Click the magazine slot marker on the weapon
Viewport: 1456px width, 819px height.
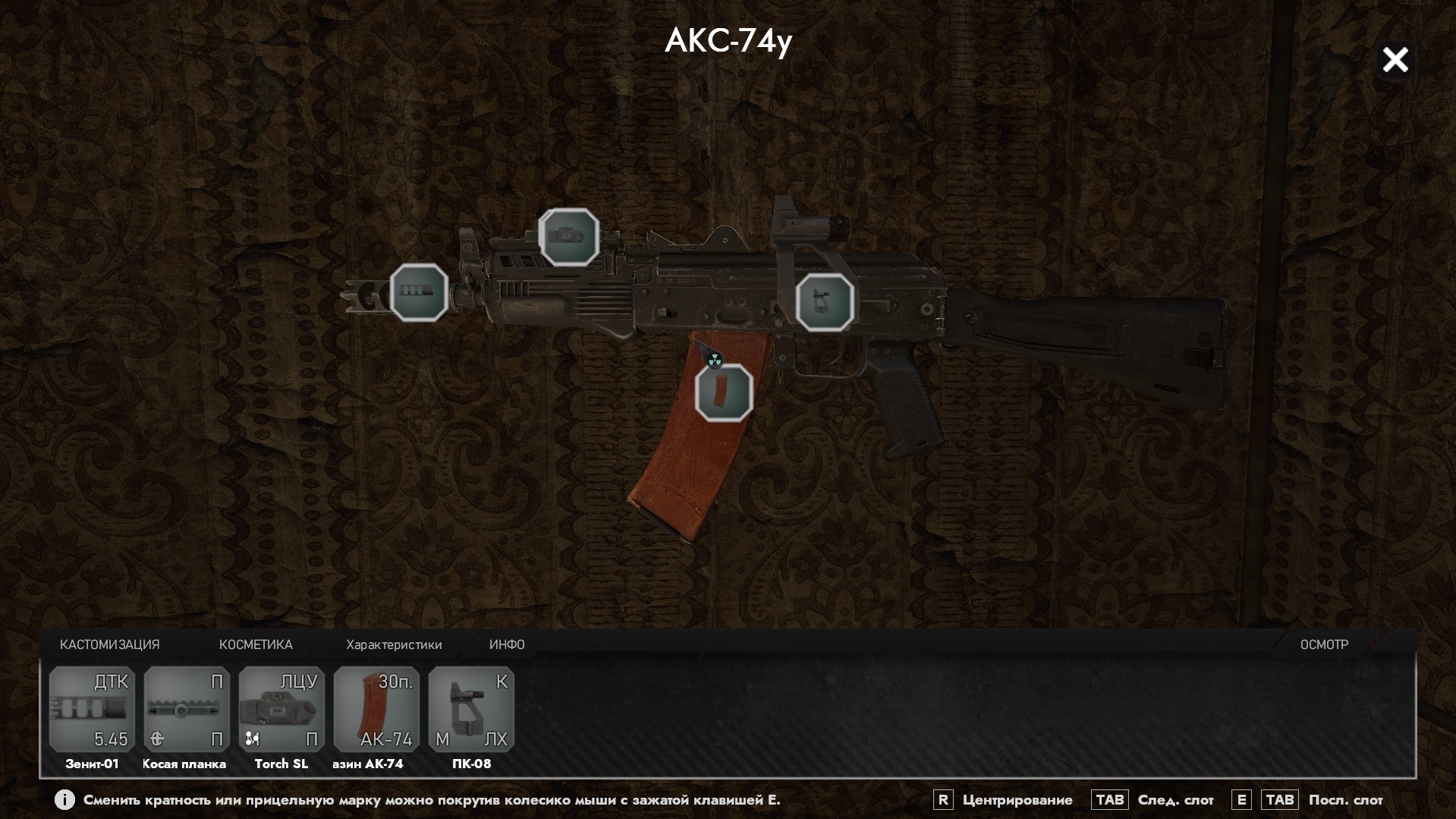(x=724, y=392)
